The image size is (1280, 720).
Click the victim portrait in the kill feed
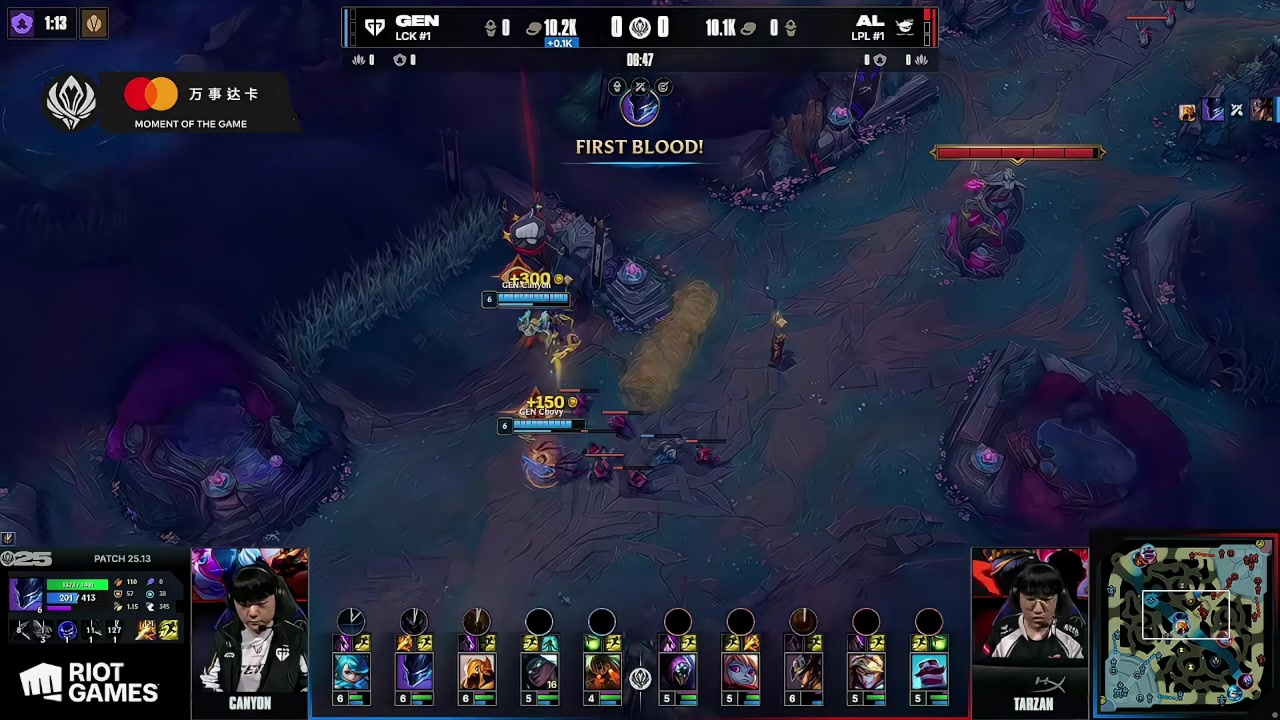[x=1261, y=110]
